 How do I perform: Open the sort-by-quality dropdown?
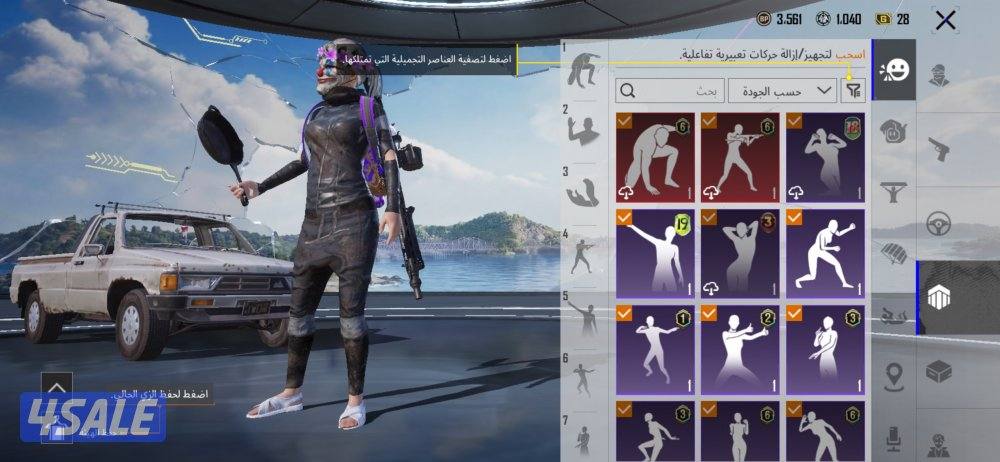pyautogui.click(x=782, y=91)
